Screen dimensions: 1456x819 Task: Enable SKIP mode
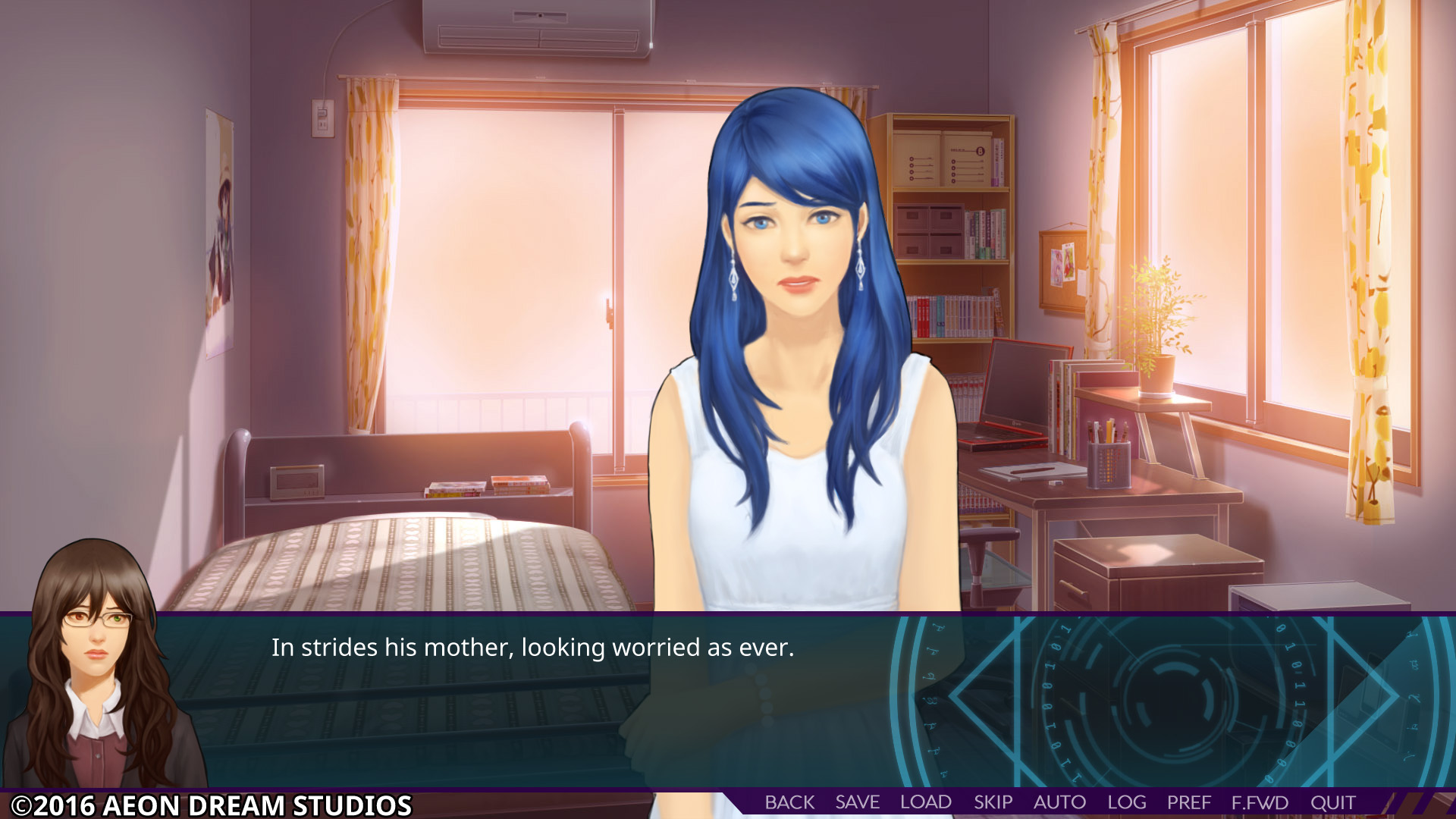993,802
